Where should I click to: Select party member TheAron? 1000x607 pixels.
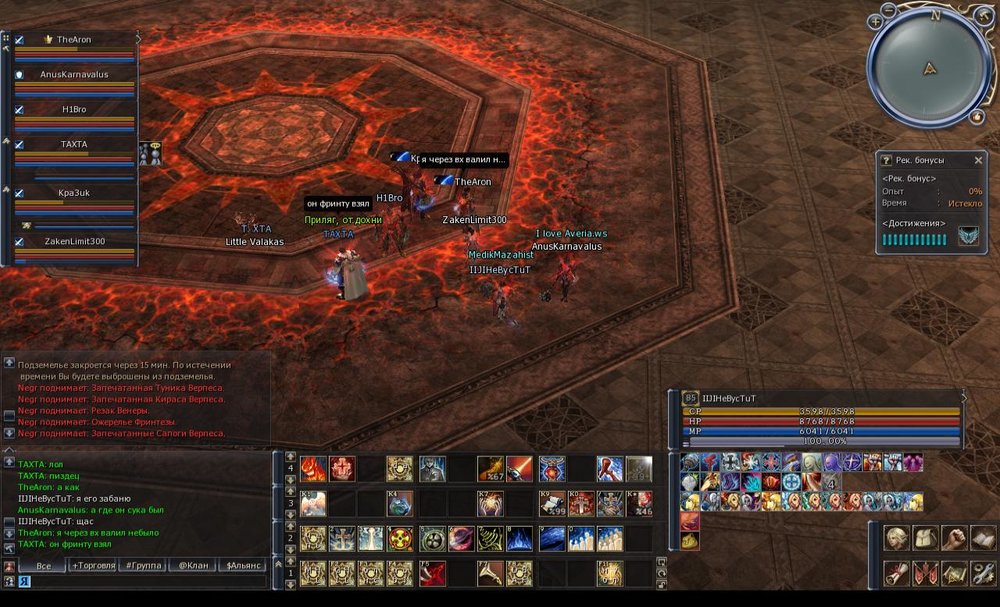[x=74, y=40]
